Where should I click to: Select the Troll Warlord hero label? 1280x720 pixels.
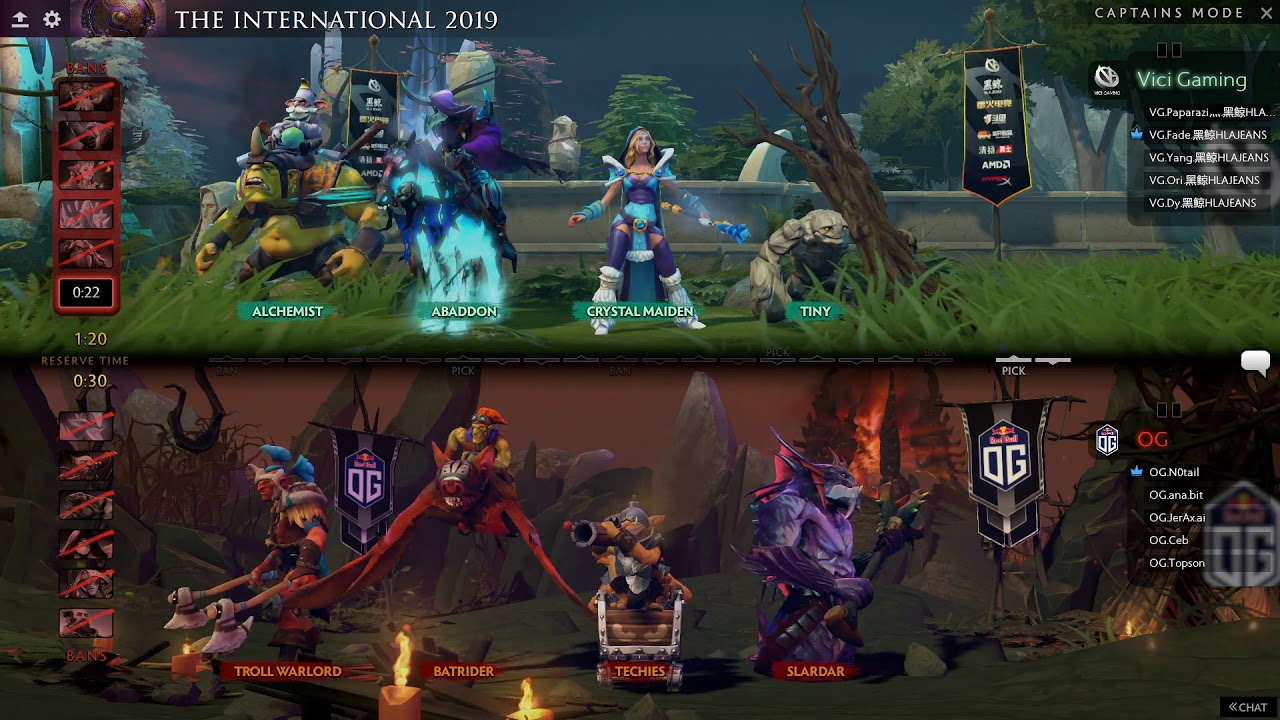point(287,671)
